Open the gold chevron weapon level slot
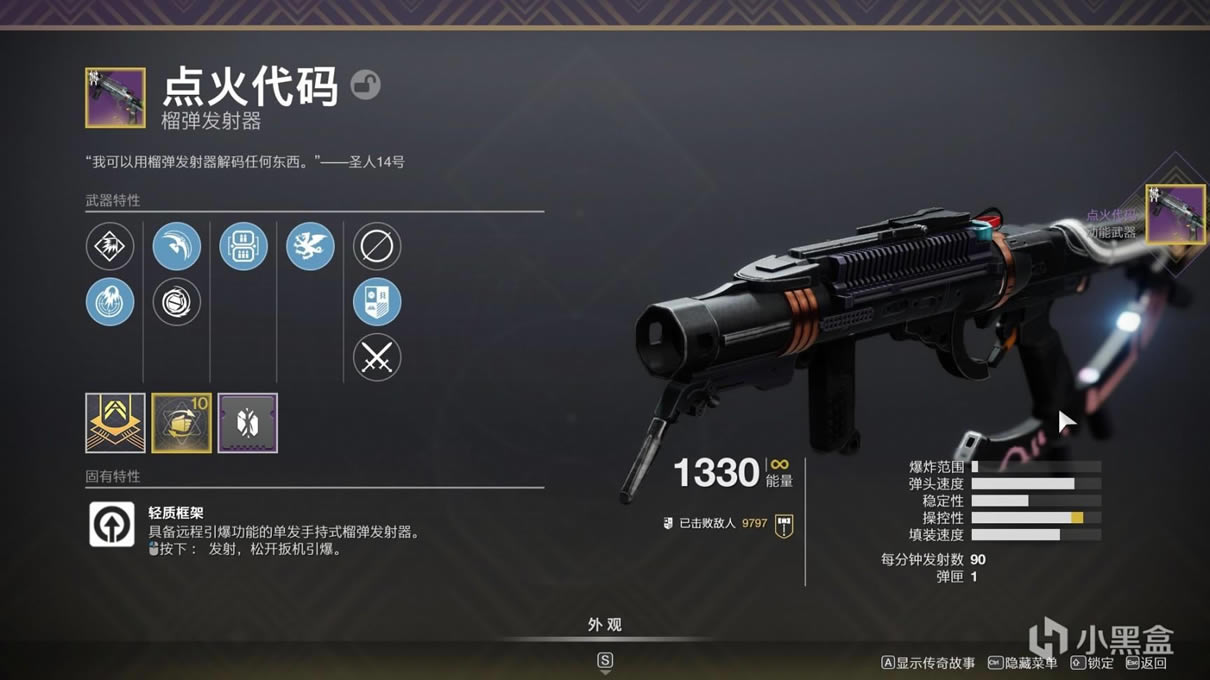Image resolution: width=1210 pixels, height=680 pixels. [115, 423]
